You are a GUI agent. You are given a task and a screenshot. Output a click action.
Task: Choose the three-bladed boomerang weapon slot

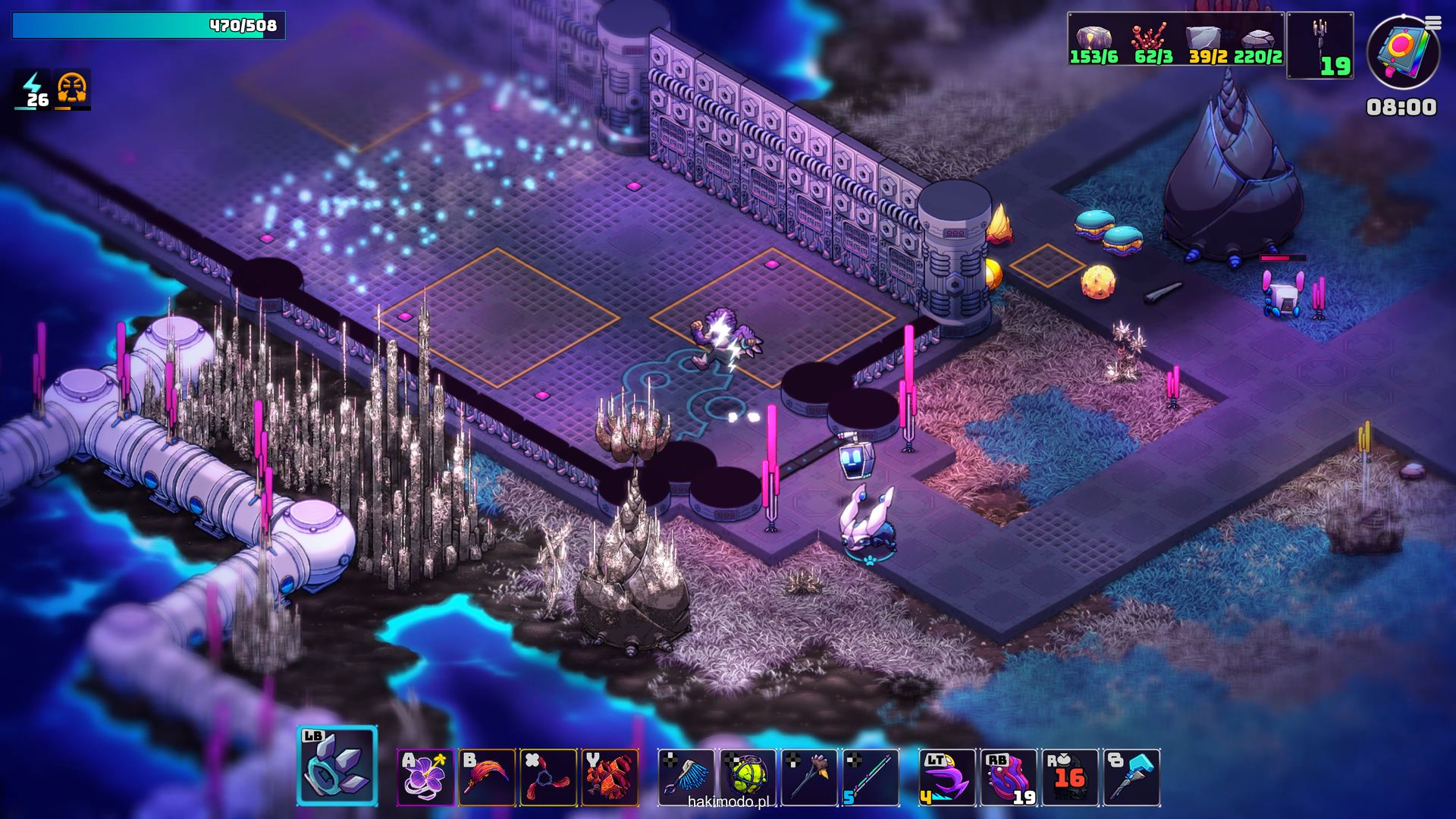coord(548,777)
